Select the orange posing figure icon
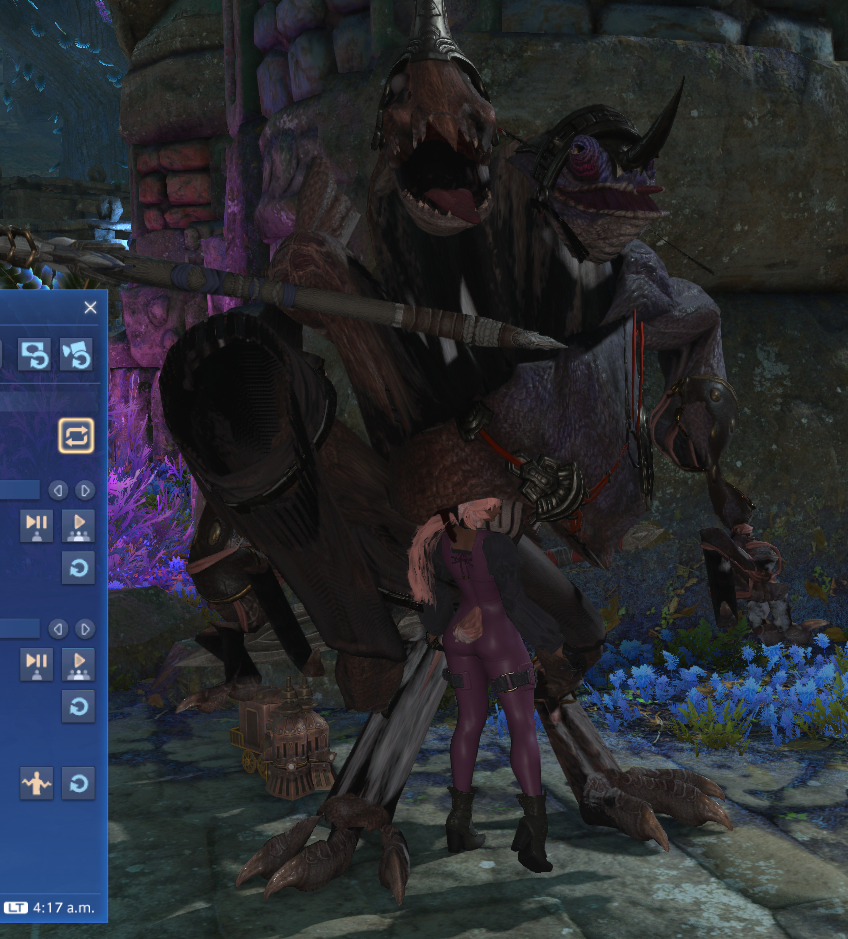This screenshot has height=939, width=848. [x=36, y=783]
